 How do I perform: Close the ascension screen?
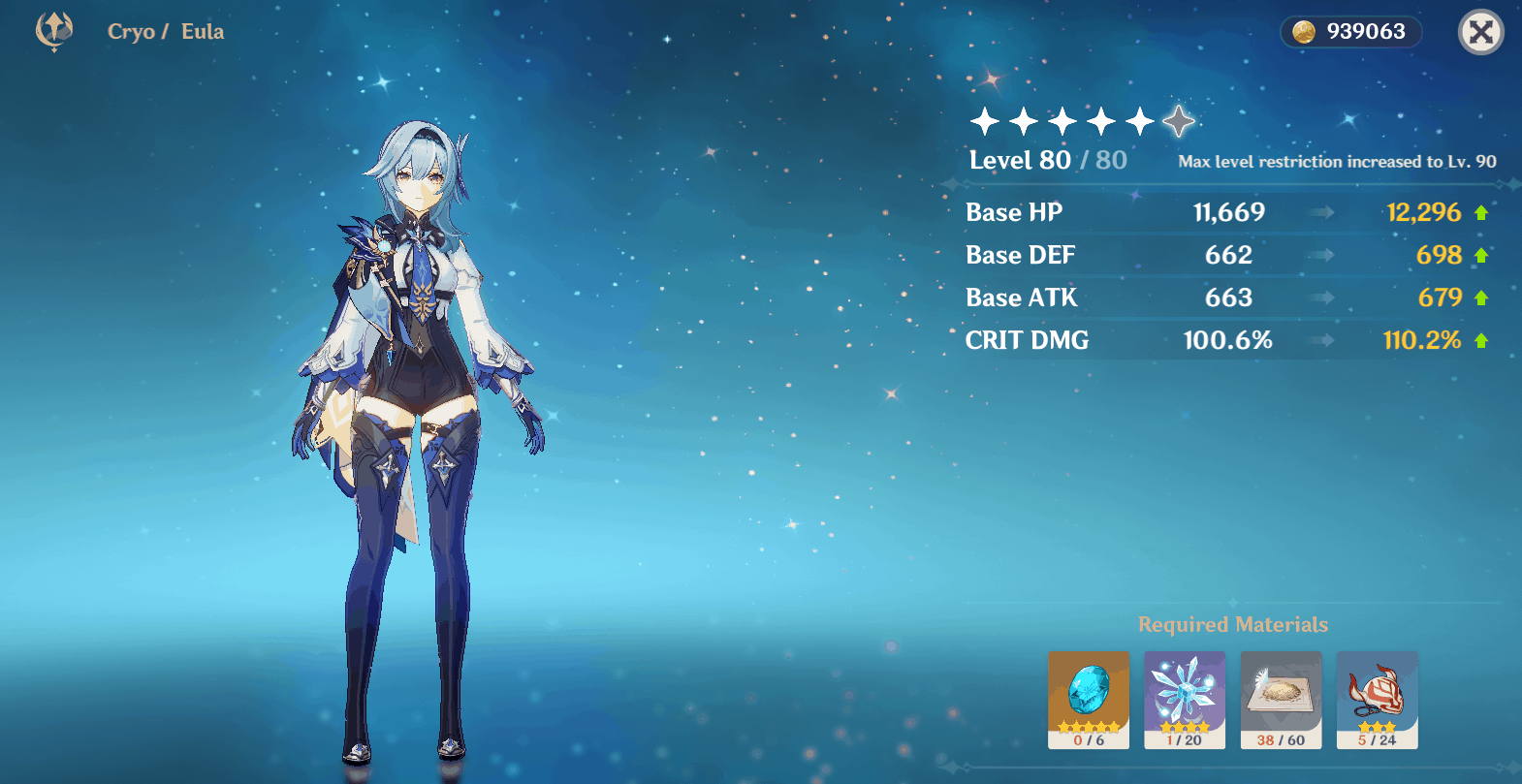coord(1480,33)
